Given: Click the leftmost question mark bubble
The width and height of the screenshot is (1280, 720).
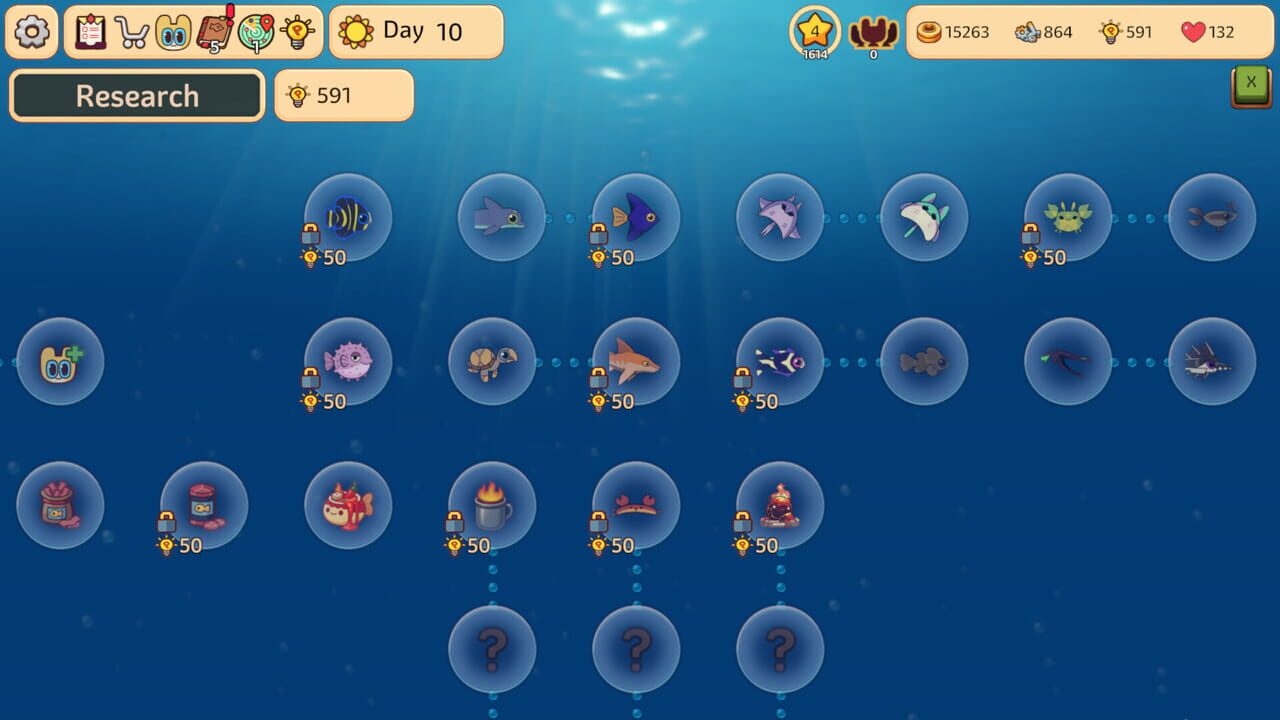Looking at the screenshot, I should pos(492,648).
